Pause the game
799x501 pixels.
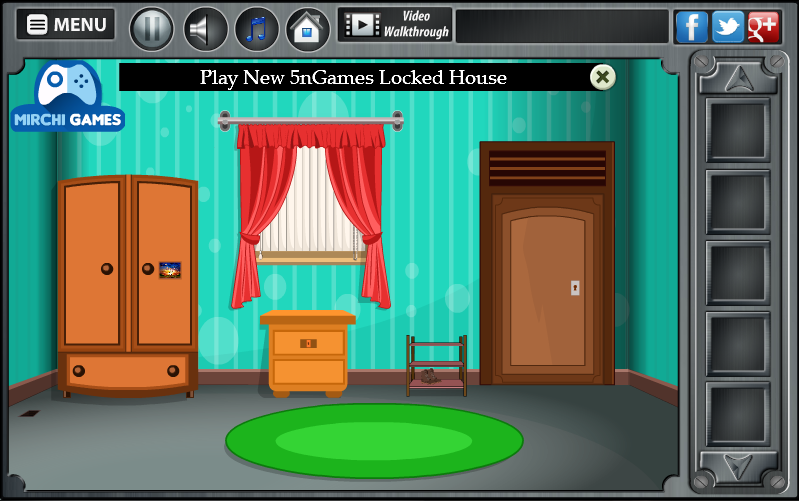(152, 28)
